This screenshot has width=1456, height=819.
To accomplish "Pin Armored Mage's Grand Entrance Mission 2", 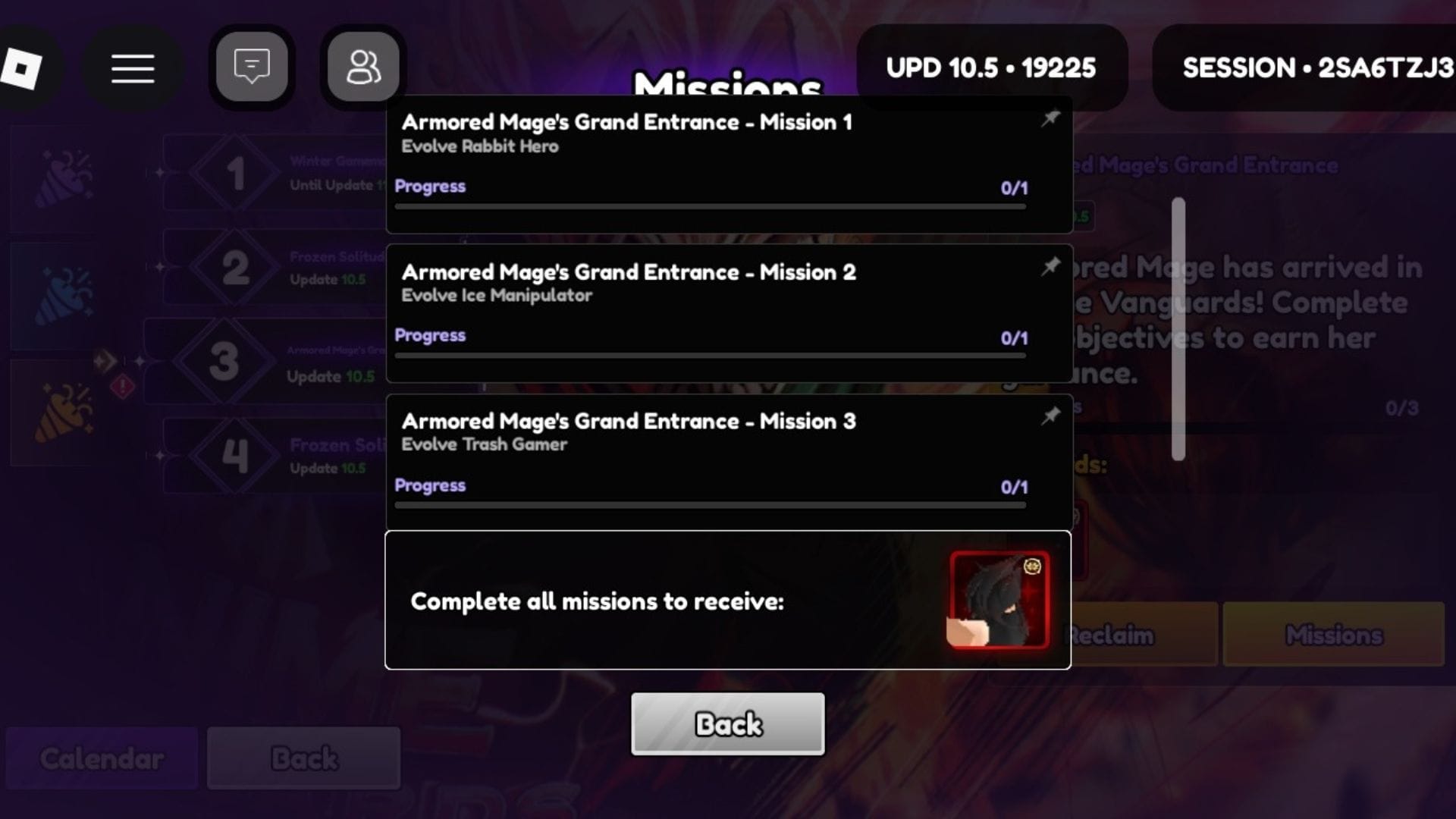I will point(1052,267).
